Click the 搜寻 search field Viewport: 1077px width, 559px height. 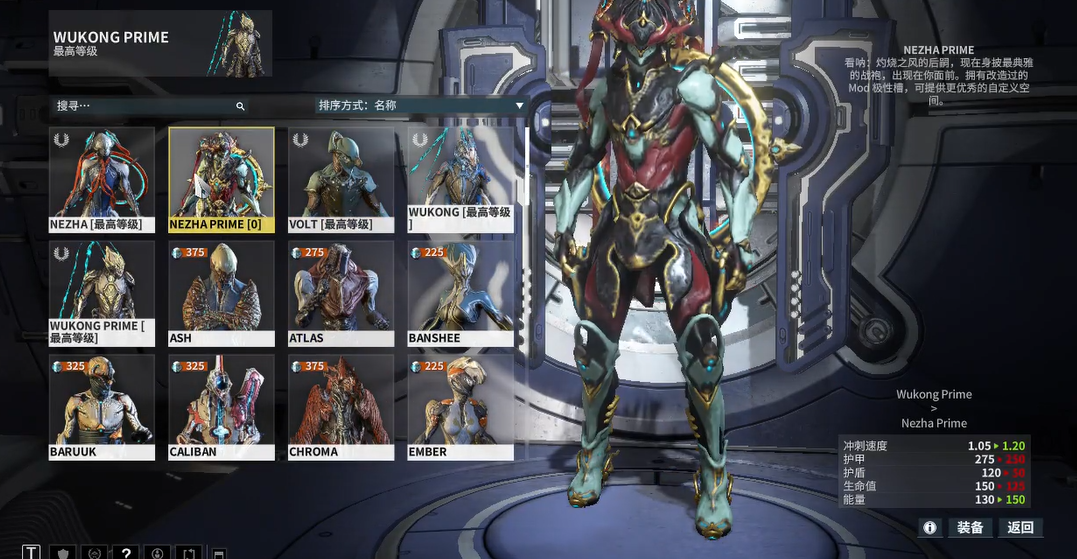click(x=145, y=106)
